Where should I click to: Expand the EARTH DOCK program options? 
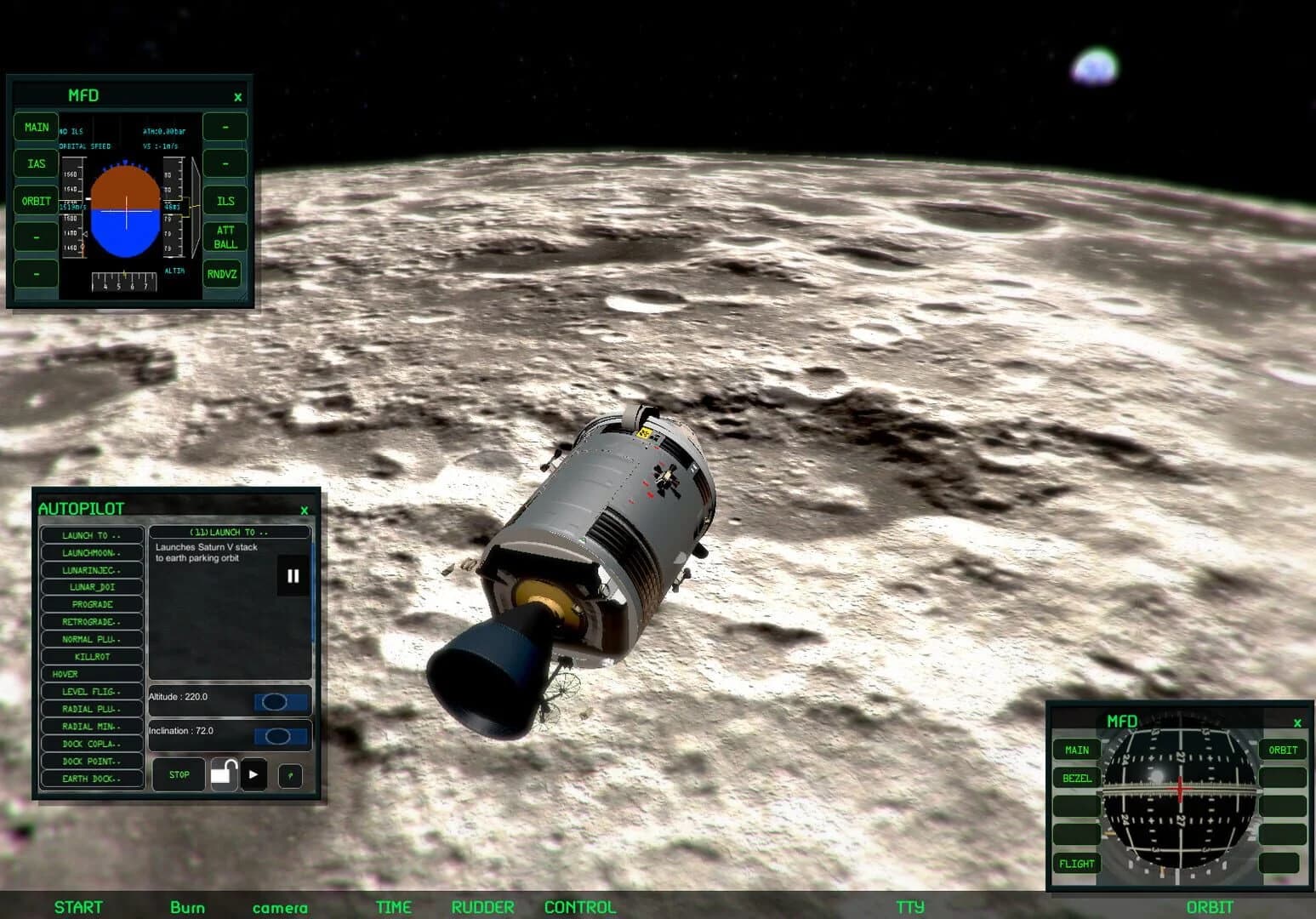91,778
